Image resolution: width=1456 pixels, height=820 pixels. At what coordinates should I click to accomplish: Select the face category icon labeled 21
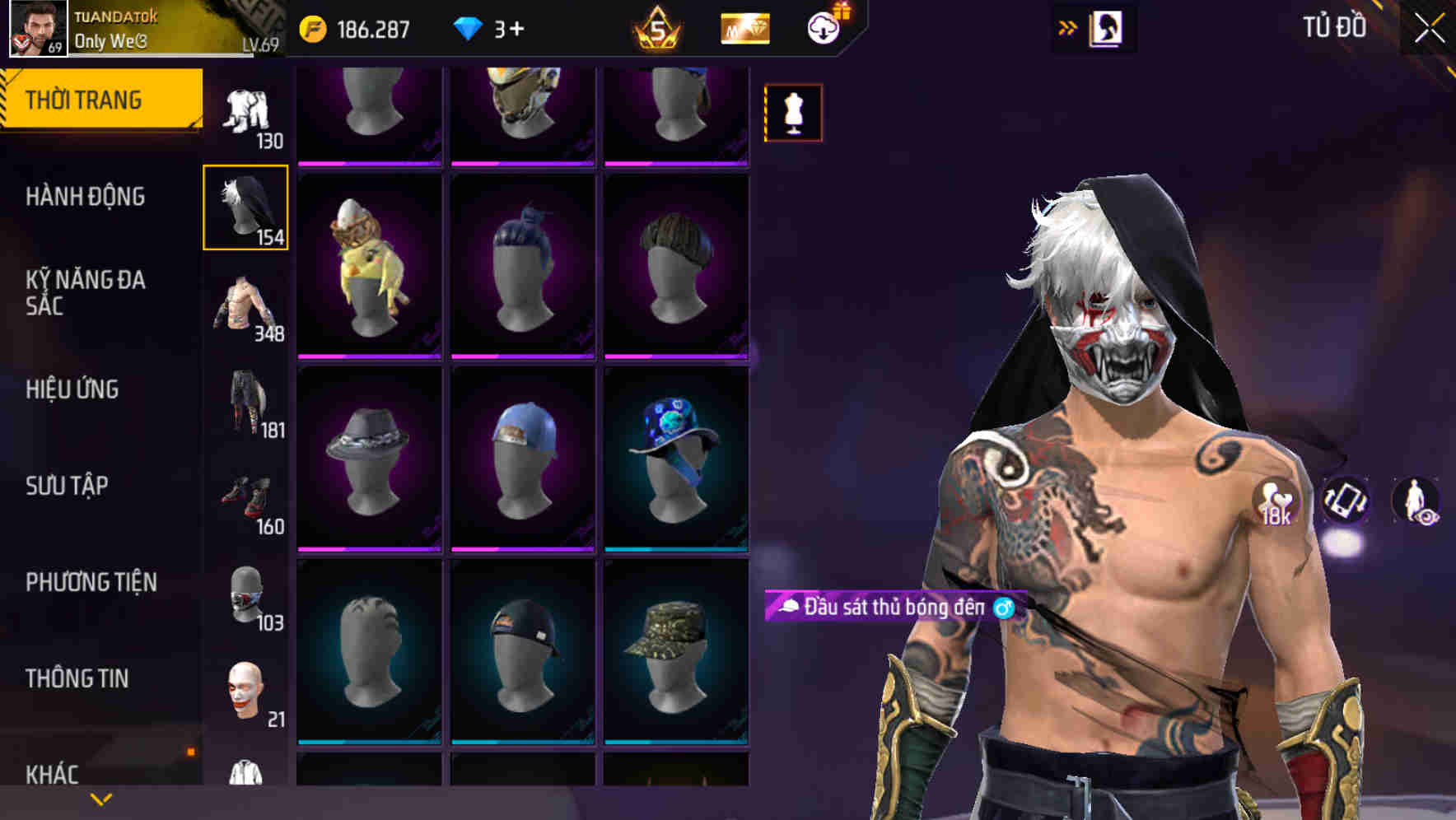[x=244, y=692]
